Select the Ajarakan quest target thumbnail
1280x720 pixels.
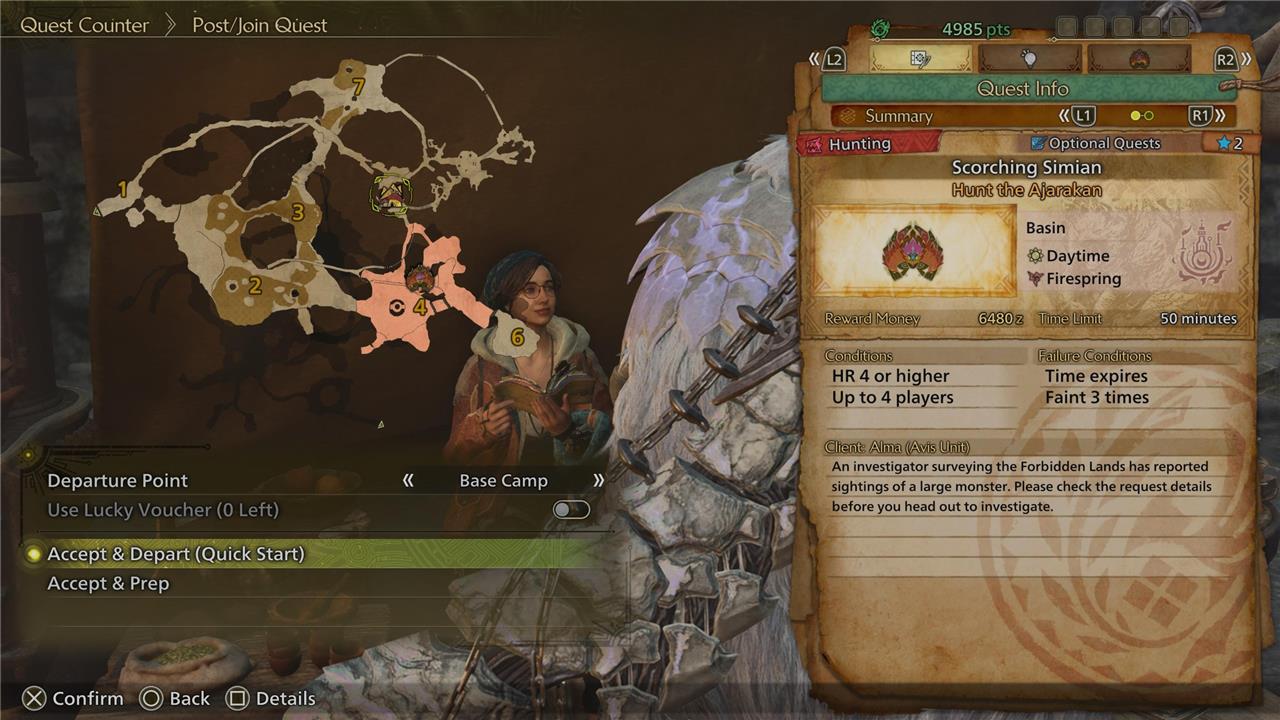tap(914, 252)
